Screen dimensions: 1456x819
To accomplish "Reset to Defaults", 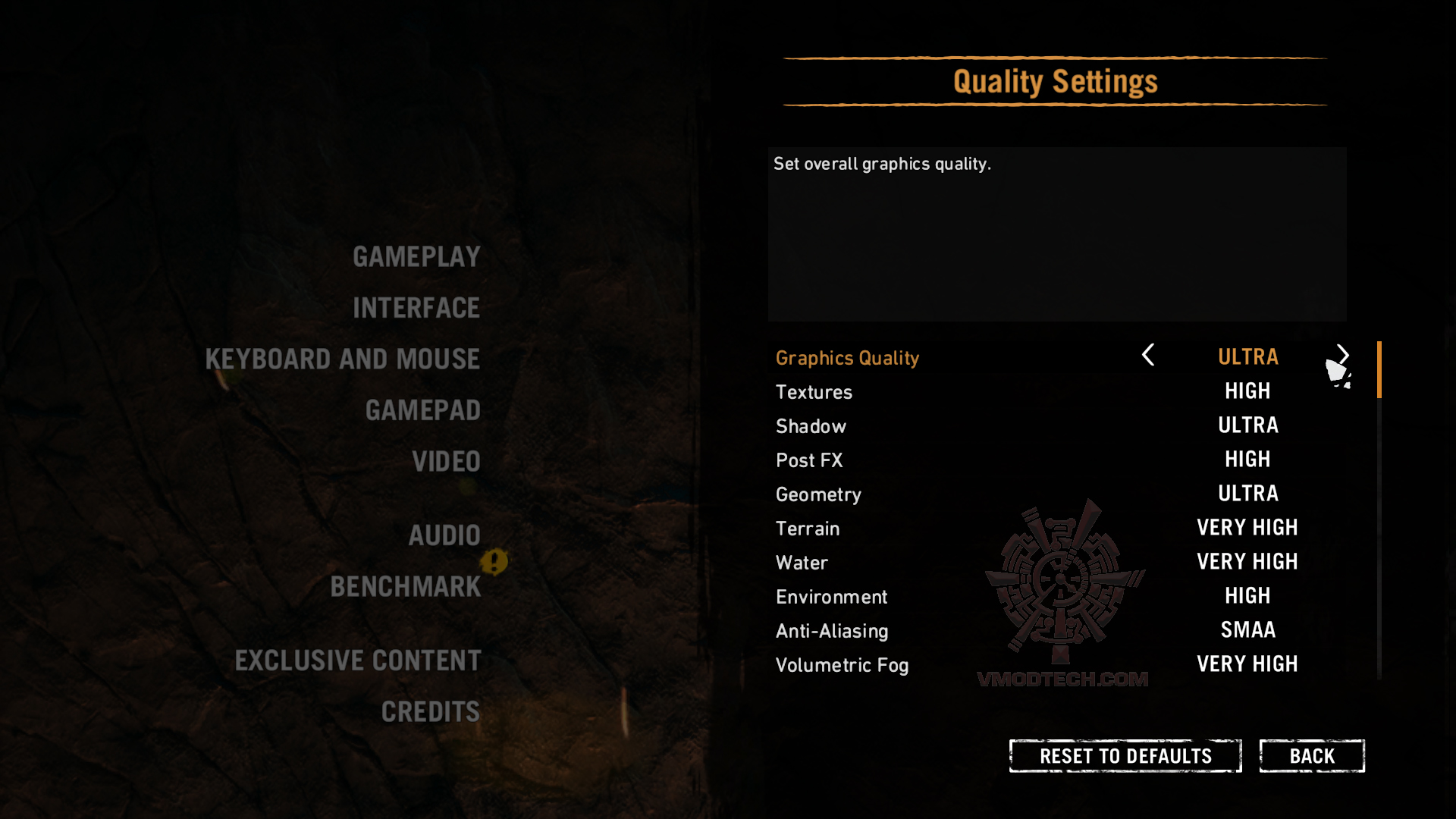I will click(1125, 756).
